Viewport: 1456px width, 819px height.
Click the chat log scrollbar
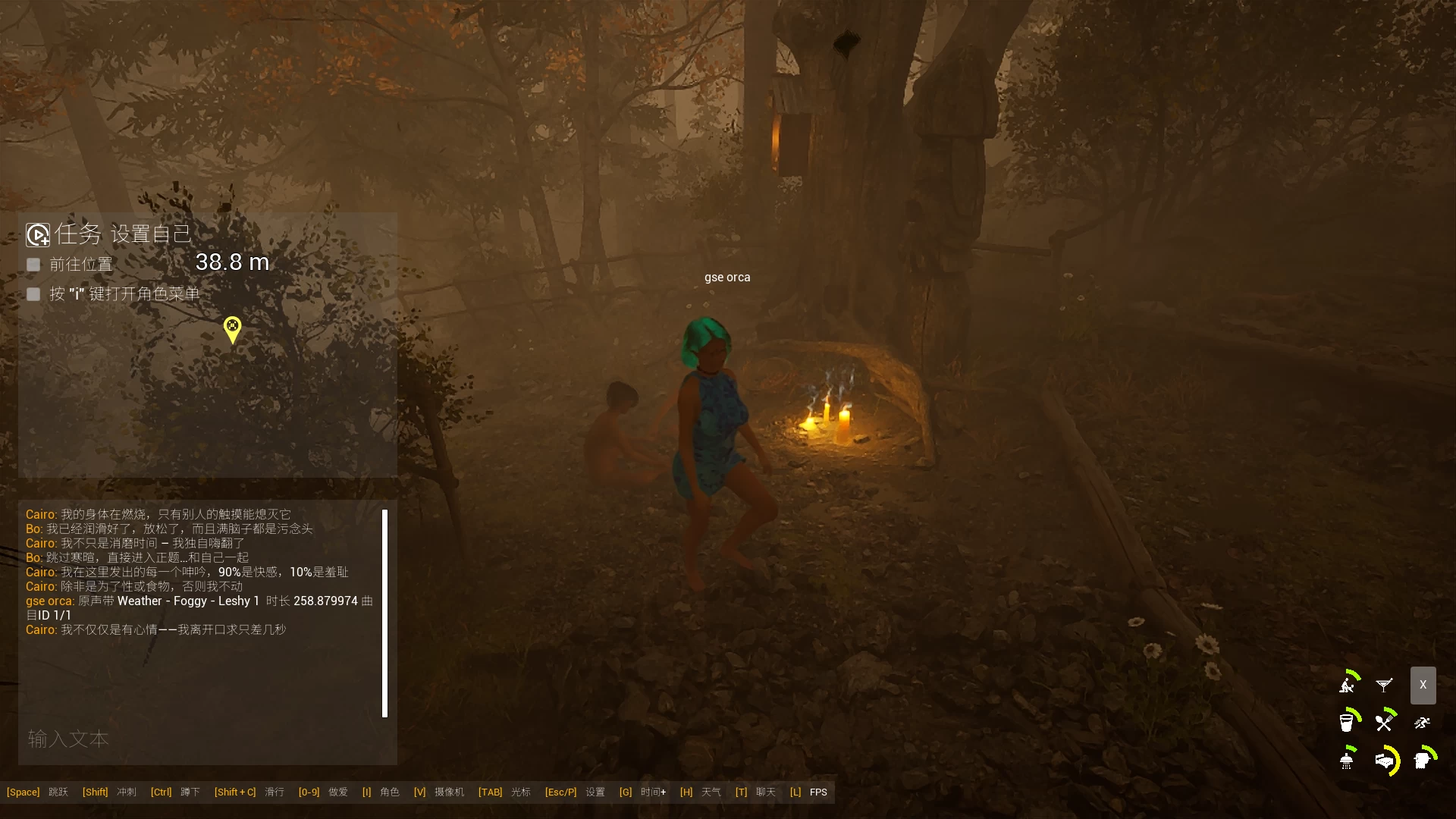384,613
